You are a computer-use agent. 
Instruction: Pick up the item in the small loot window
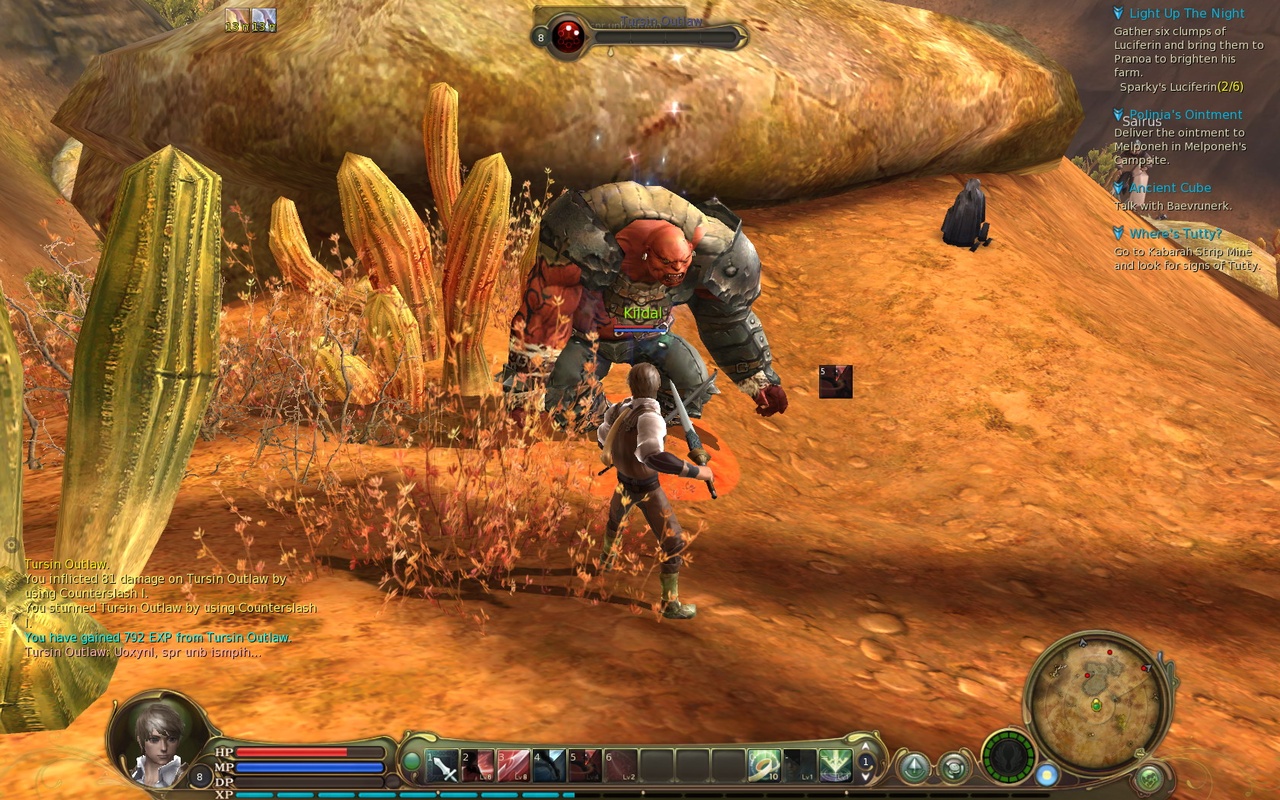835,382
